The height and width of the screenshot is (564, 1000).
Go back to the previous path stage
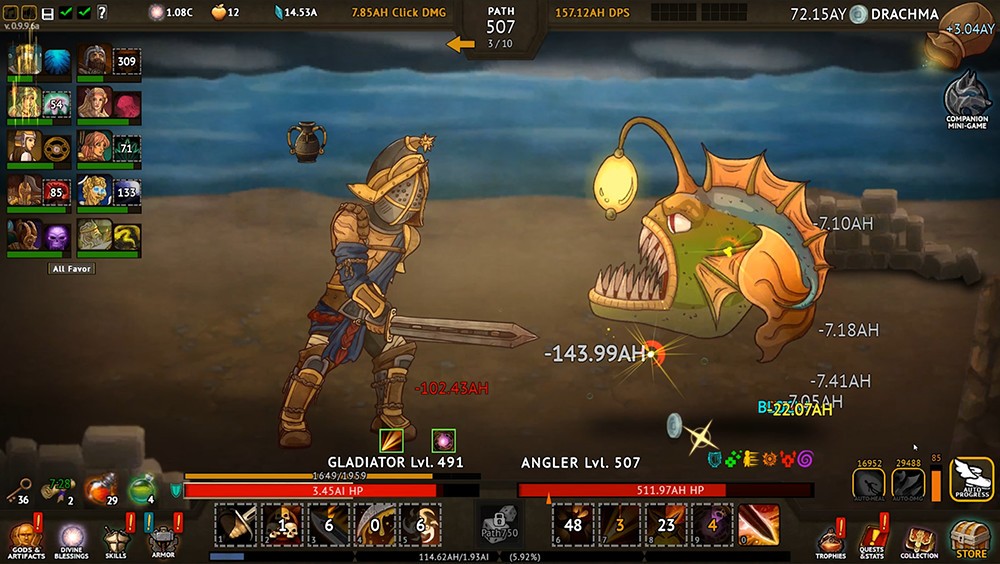tap(461, 44)
